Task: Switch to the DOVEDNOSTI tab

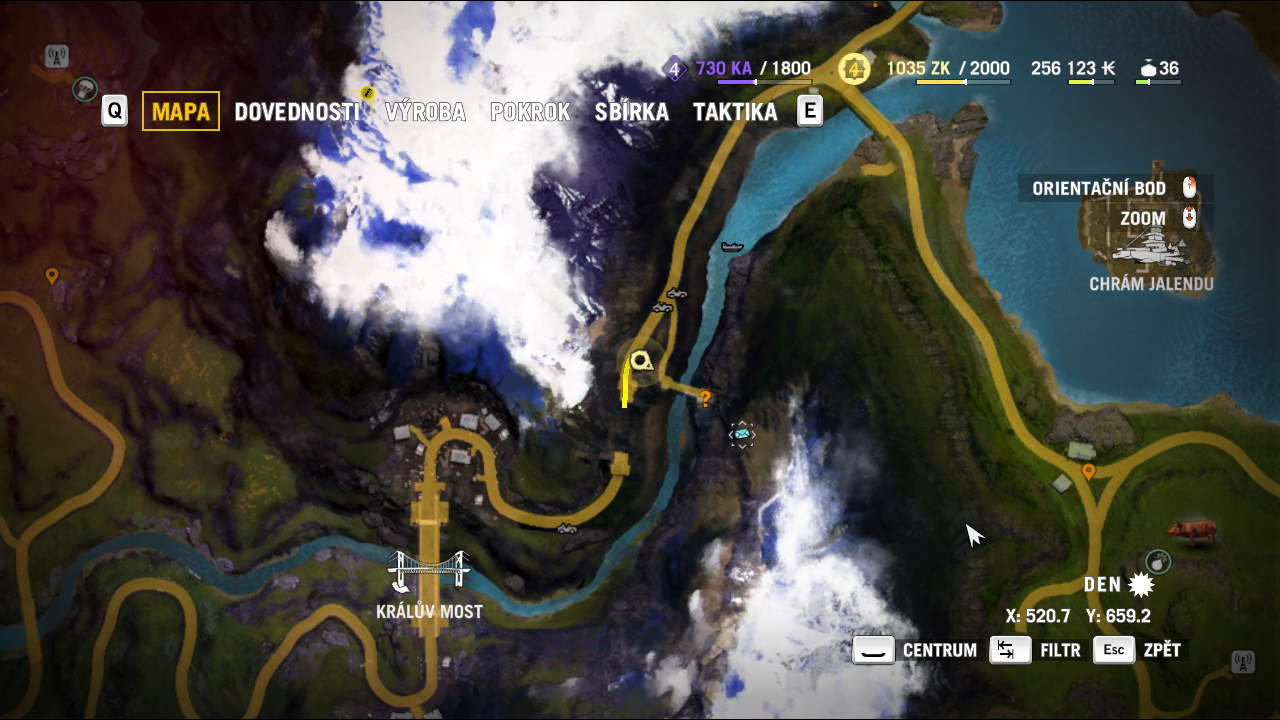Action: pos(296,112)
